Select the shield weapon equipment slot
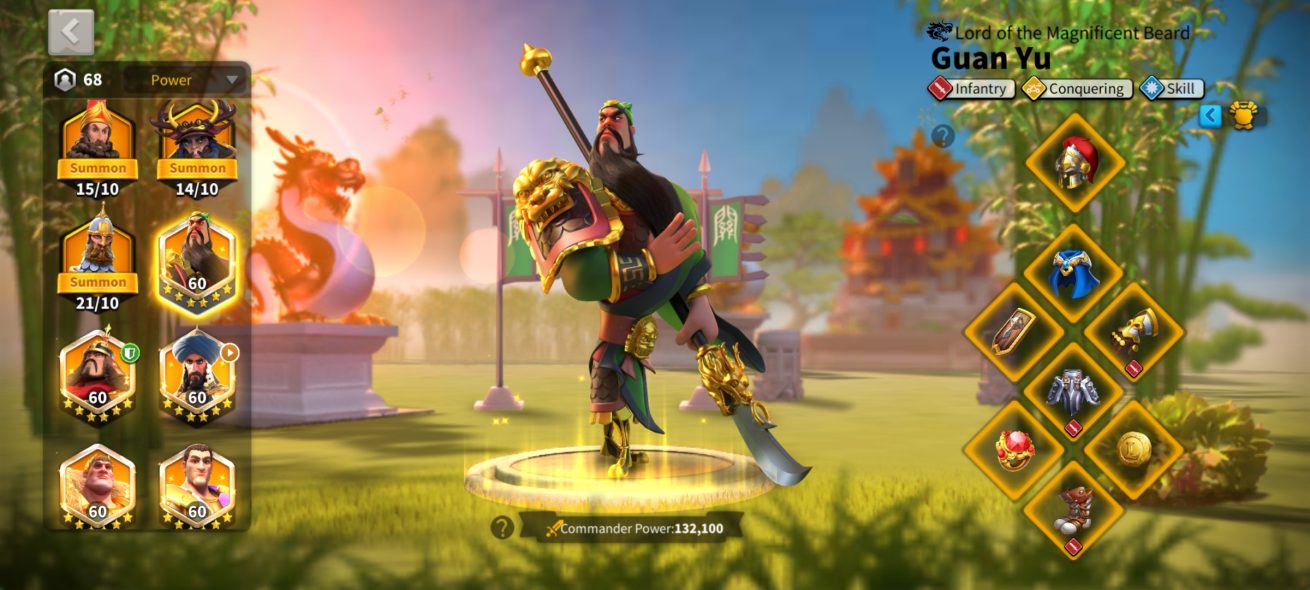Screen dimensions: 1310x590 [x=1014, y=332]
